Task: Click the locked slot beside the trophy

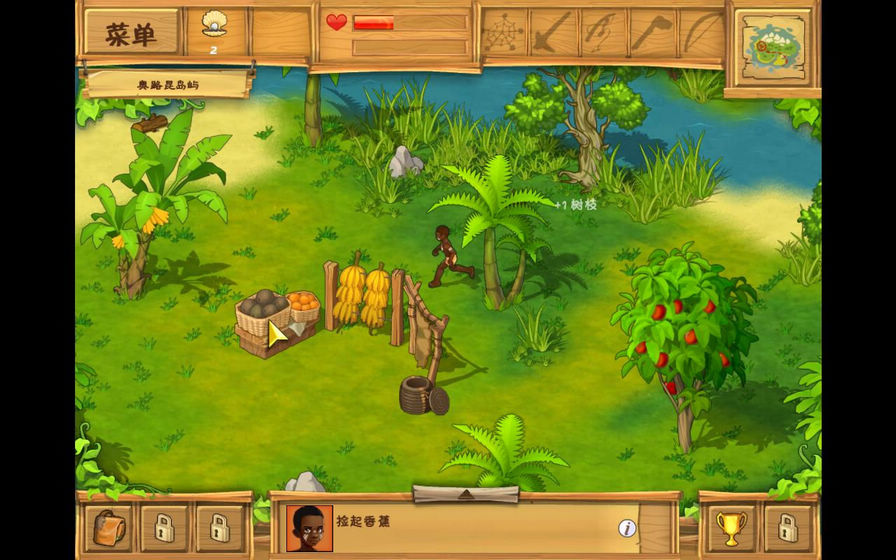Action: pyautogui.click(x=787, y=526)
